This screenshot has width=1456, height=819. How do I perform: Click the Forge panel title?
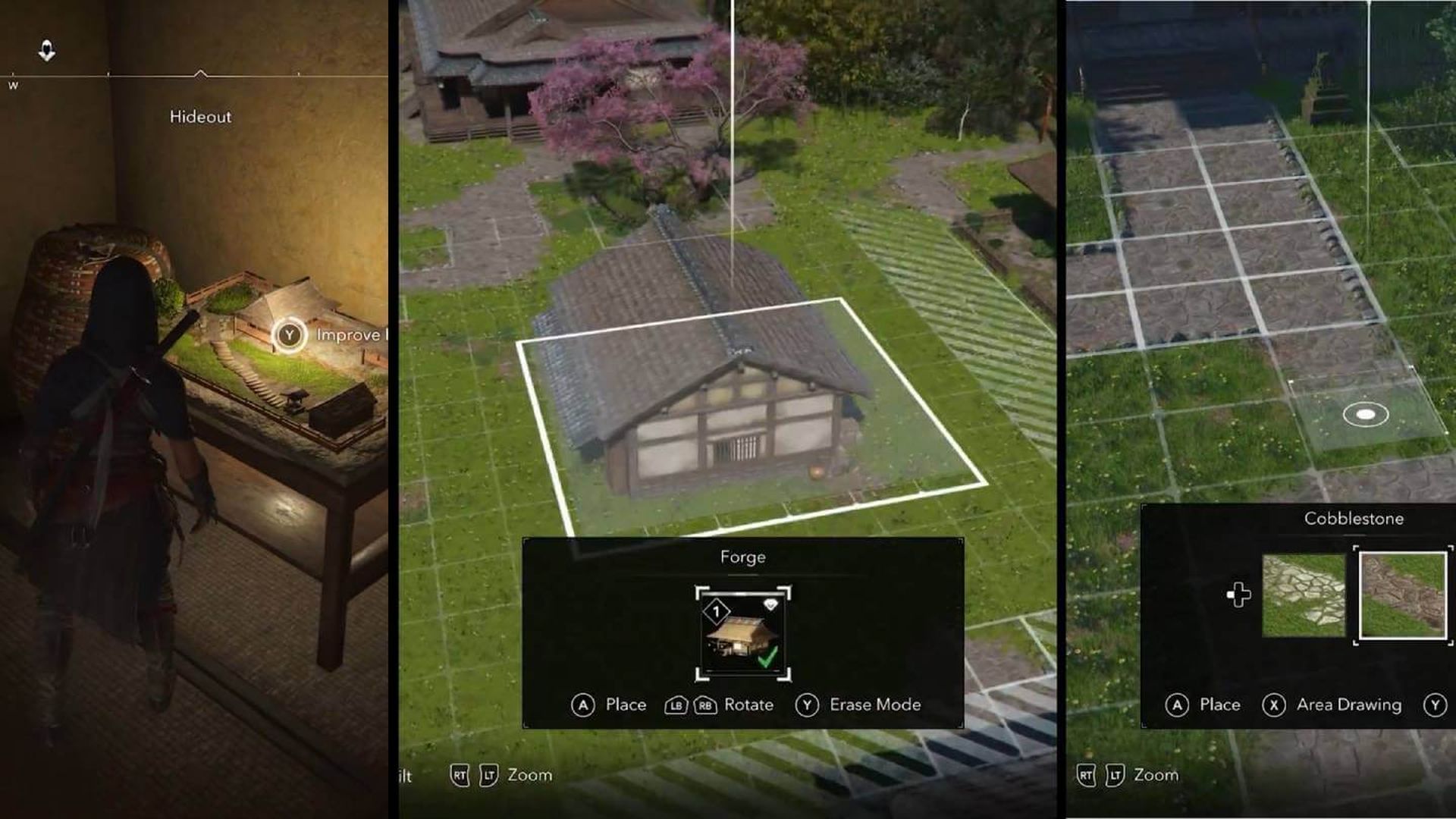(x=743, y=556)
